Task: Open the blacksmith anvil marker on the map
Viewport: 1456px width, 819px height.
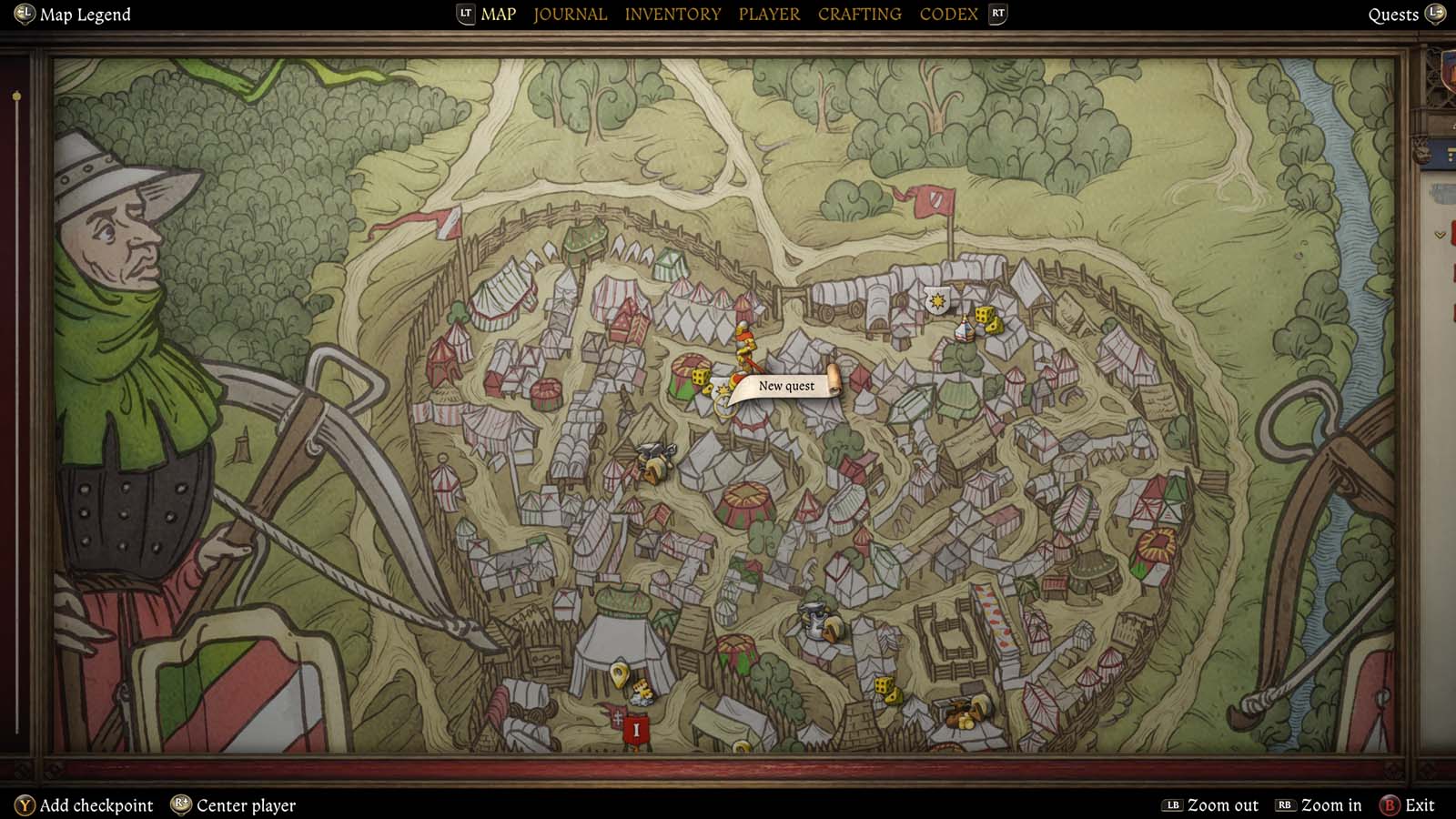Action: click(x=653, y=451)
